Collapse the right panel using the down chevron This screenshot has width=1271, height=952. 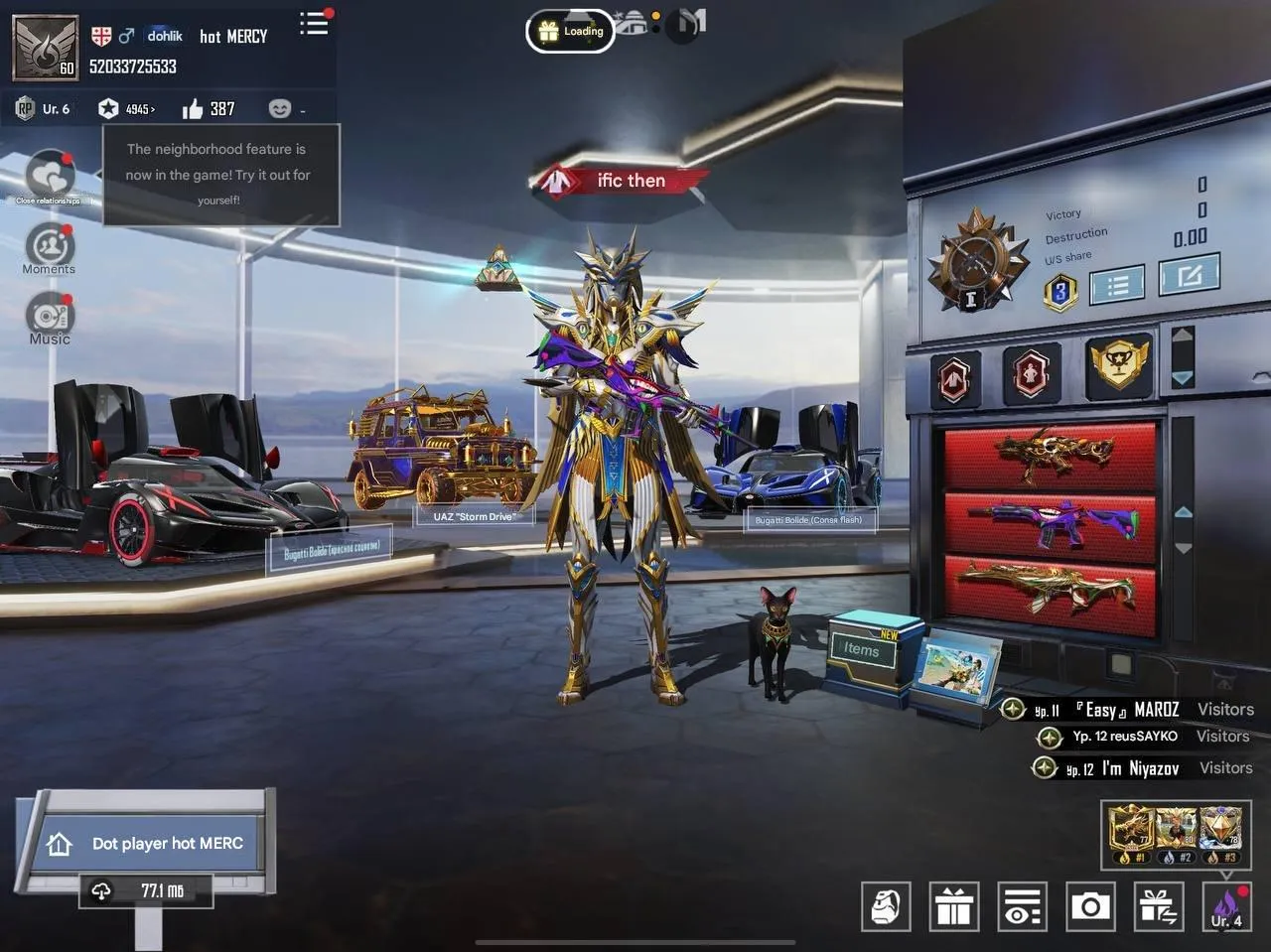[1183, 377]
